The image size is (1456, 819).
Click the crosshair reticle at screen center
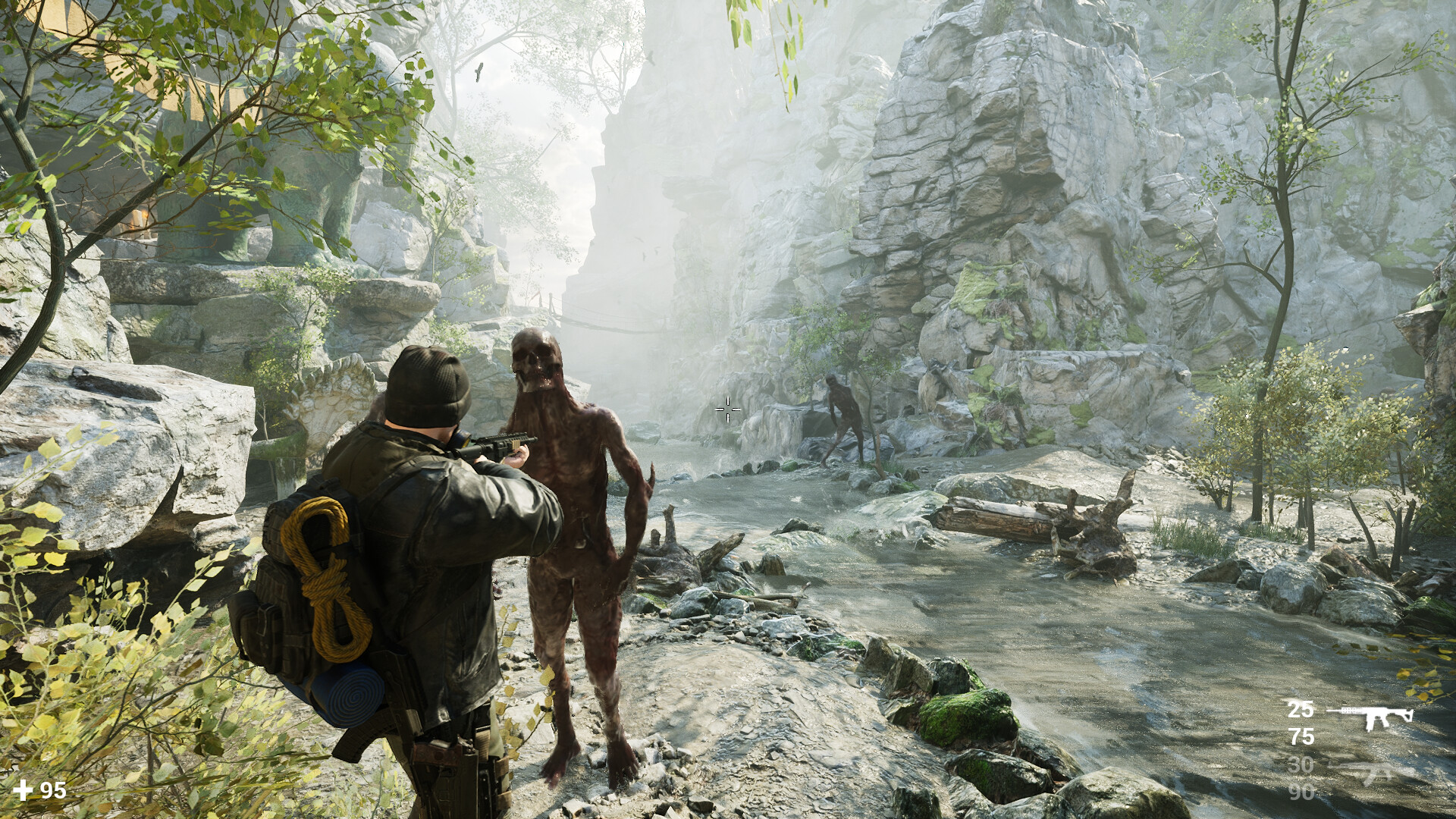(x=726, y=409)
